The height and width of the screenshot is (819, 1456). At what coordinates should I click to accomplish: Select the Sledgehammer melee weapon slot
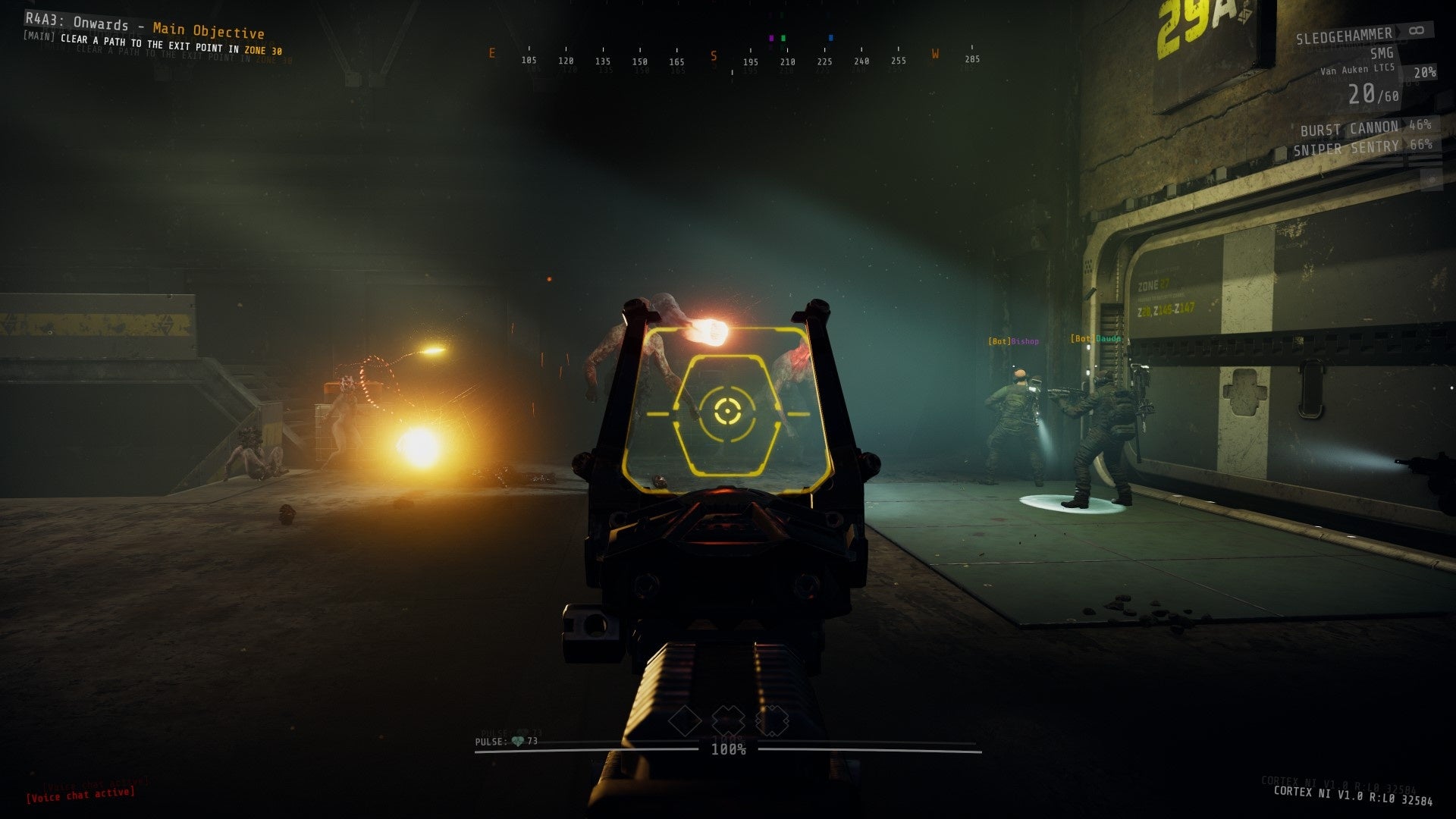[1344, 36]
